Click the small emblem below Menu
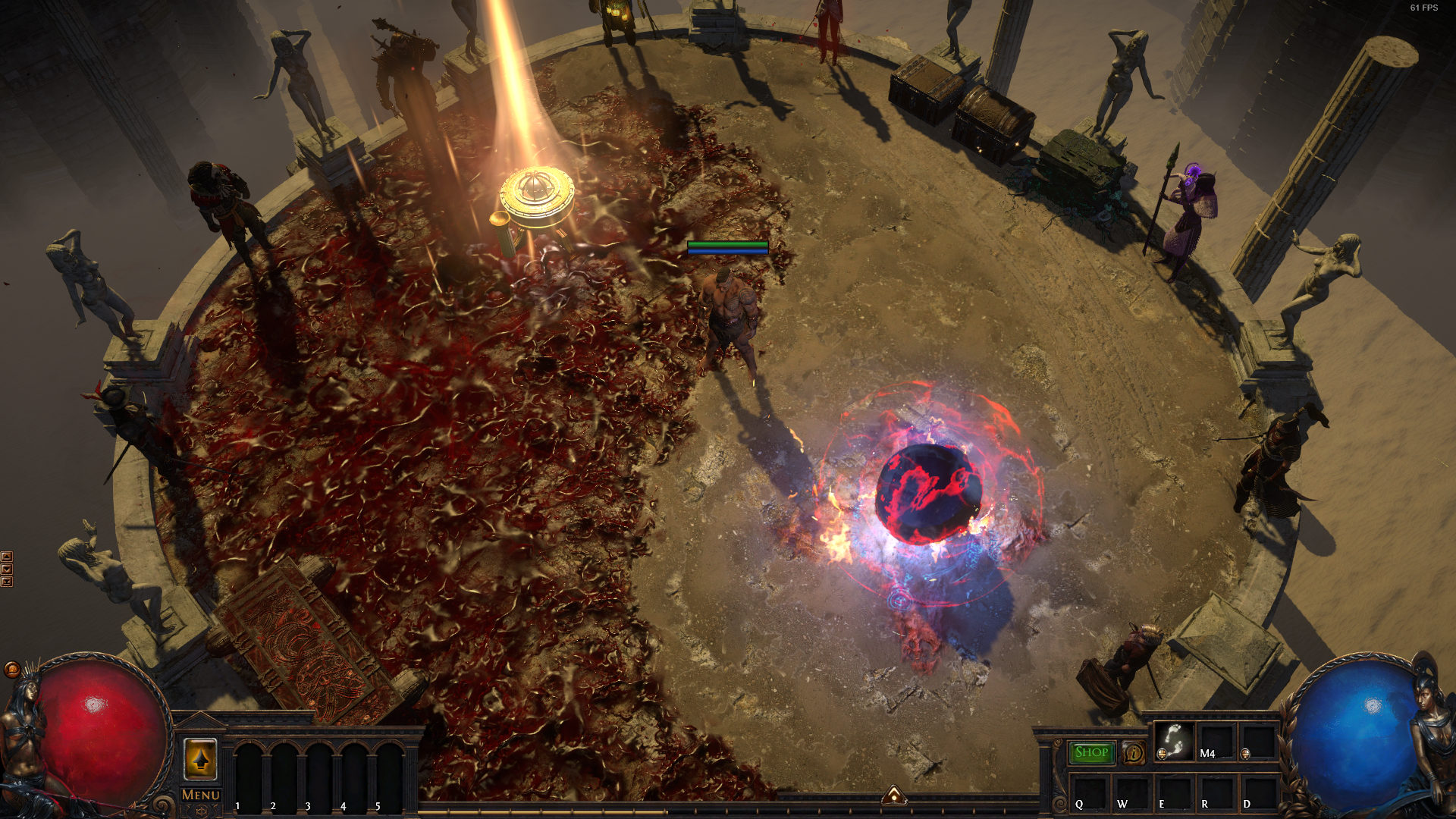Screen dimensions: 1456x819 (201, 811)
